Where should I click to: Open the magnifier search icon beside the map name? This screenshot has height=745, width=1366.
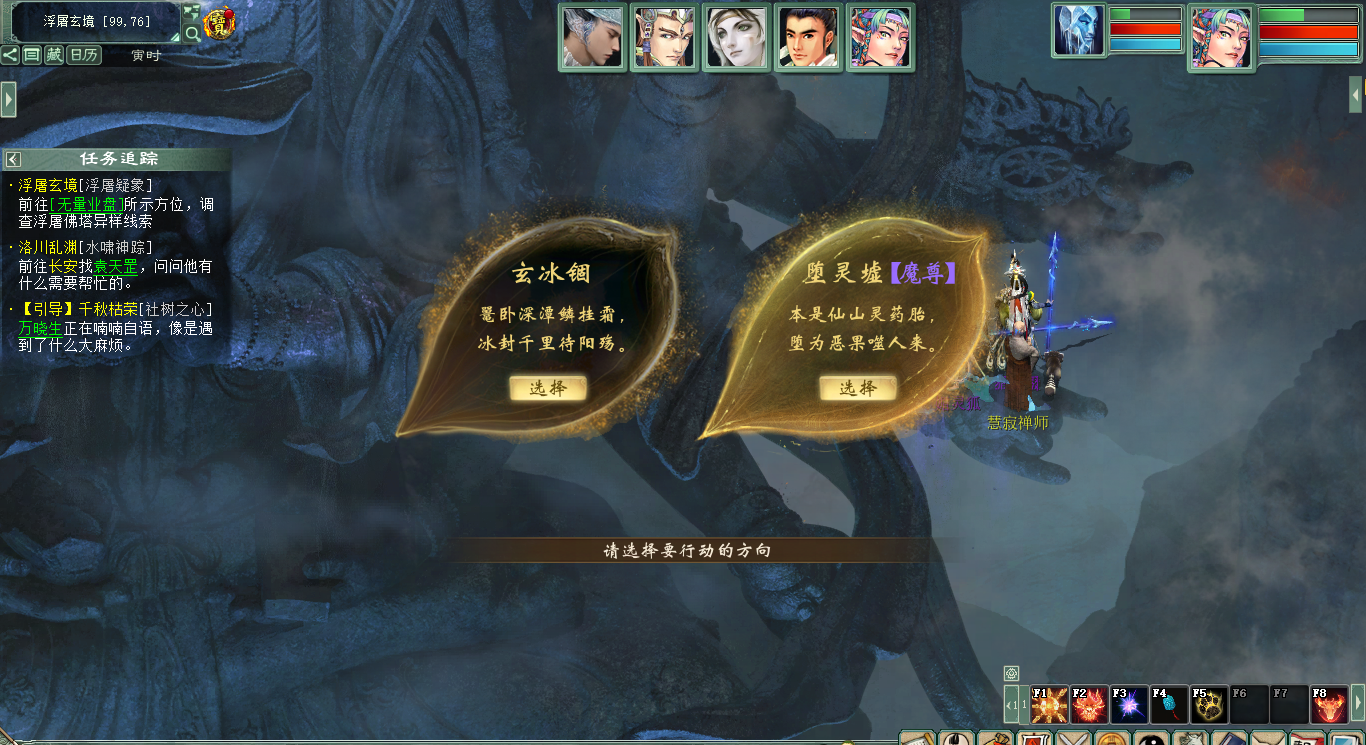191,33
